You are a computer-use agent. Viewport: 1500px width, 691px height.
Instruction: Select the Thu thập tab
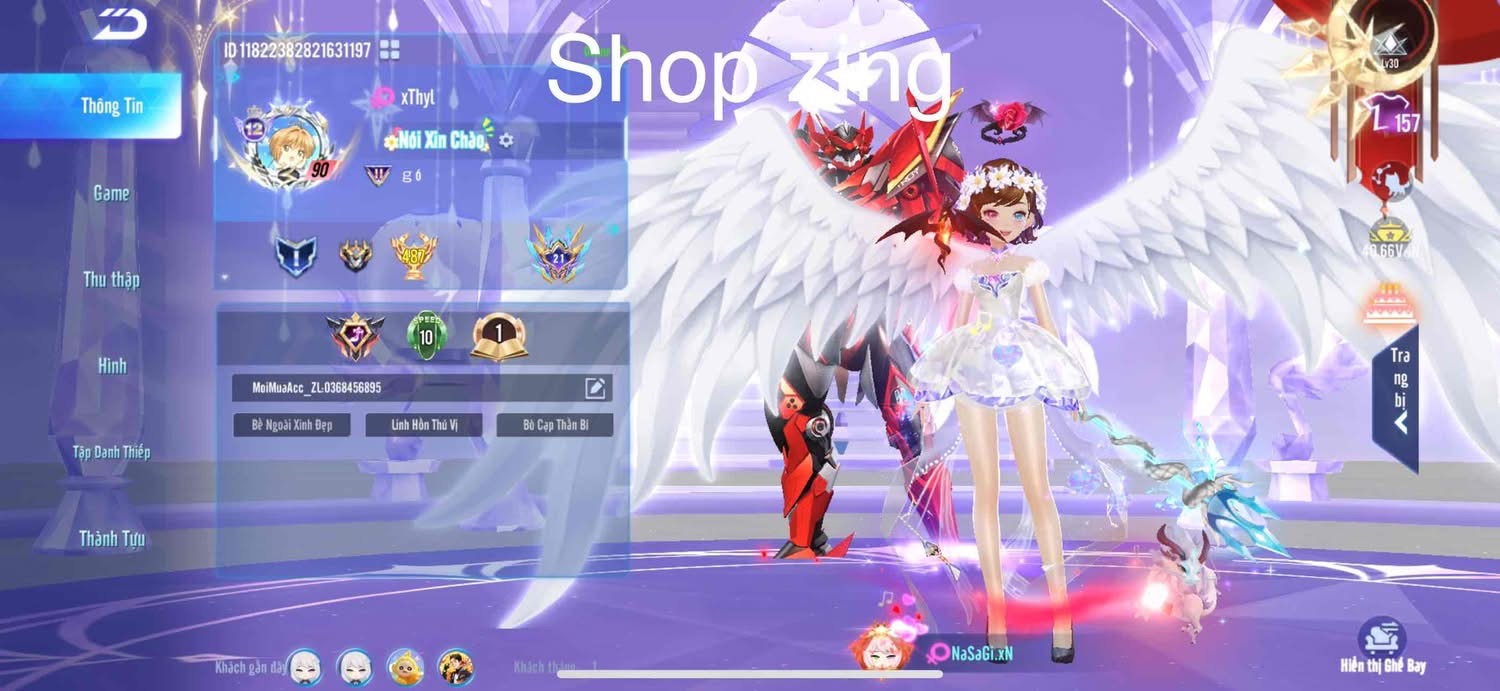click(111, 280)
